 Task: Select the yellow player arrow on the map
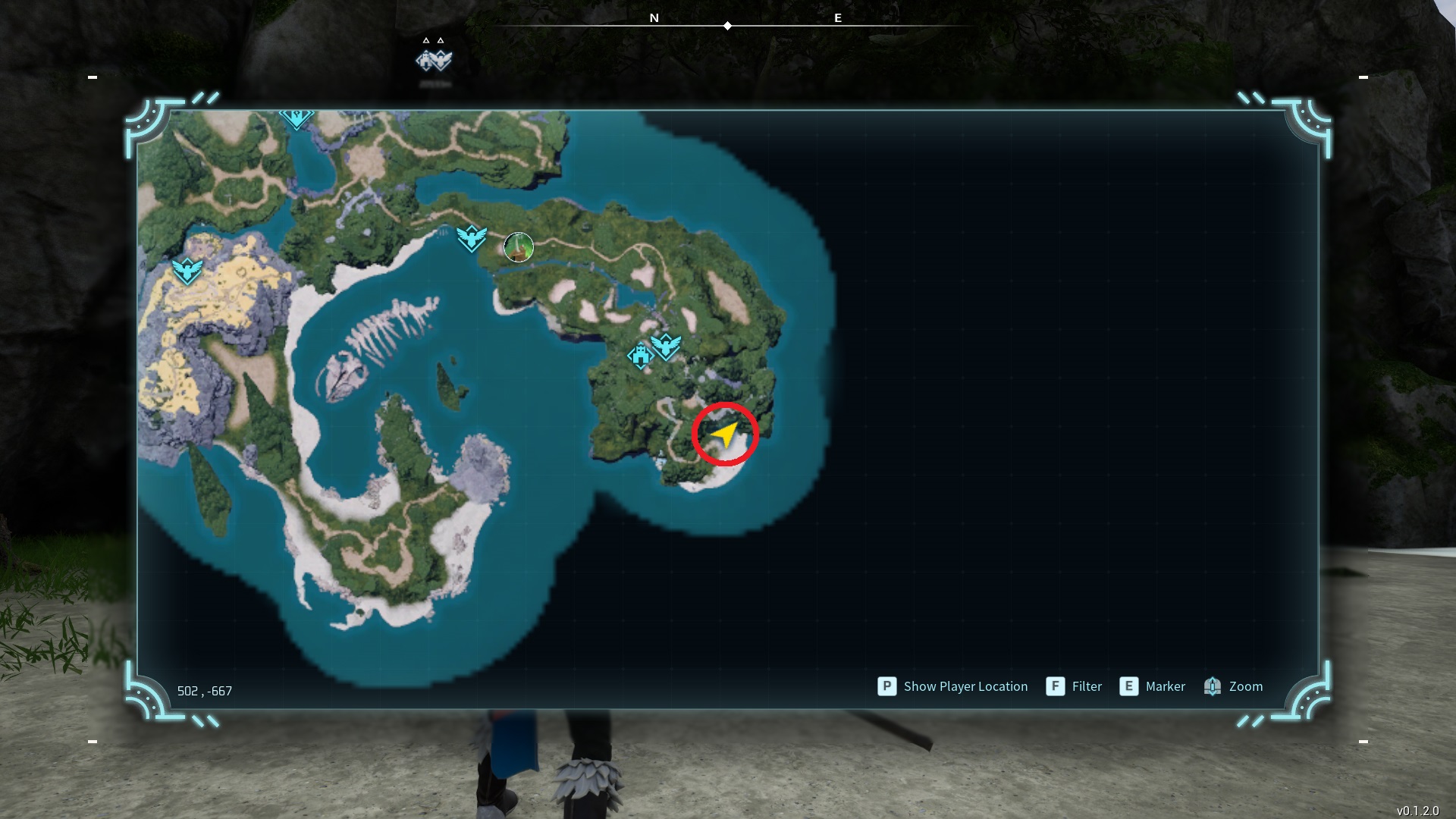click(725, 435)
